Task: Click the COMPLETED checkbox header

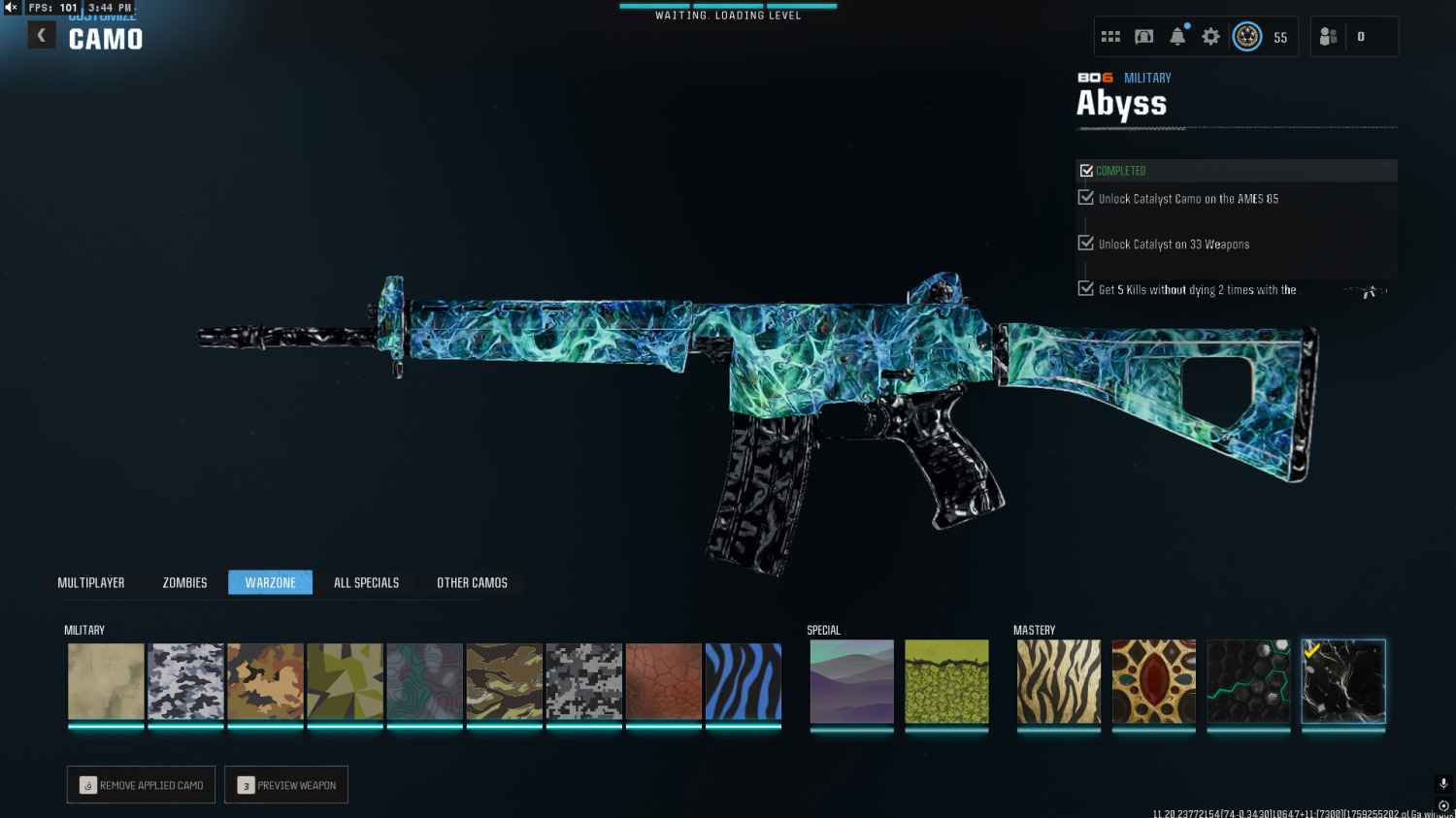Action: click(x=1086, y=169)
